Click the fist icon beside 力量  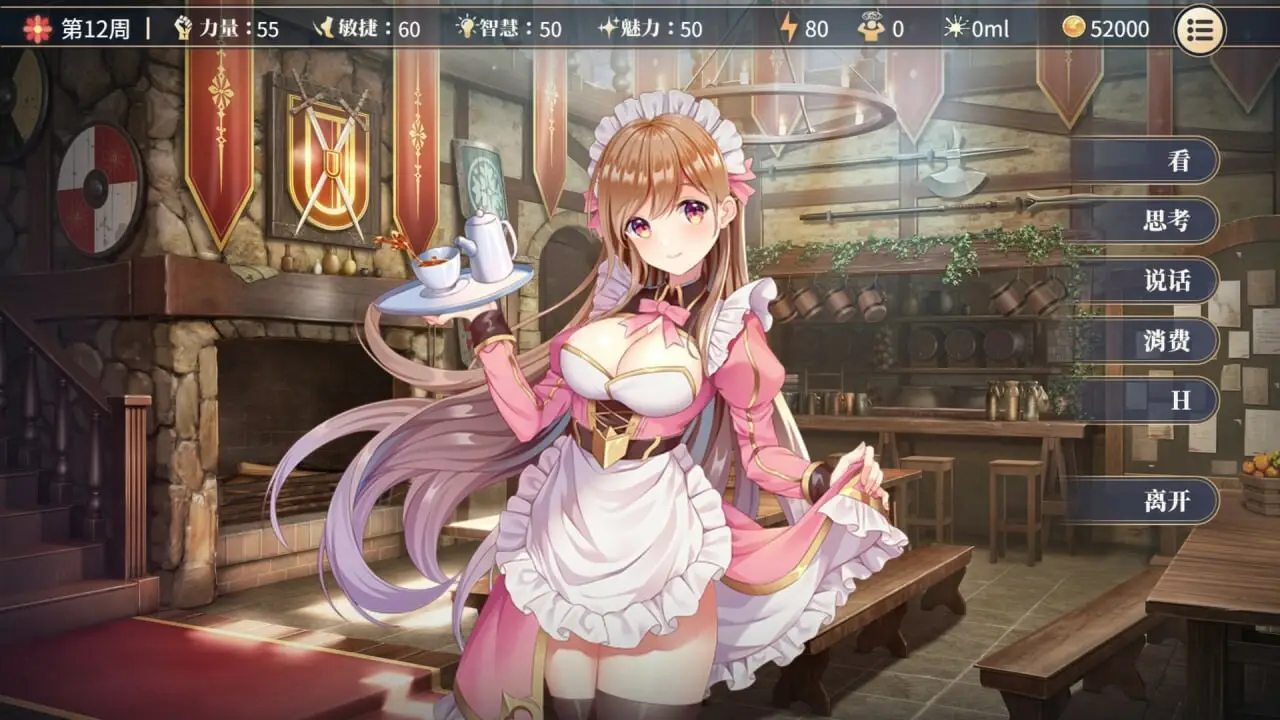(183, 29)
